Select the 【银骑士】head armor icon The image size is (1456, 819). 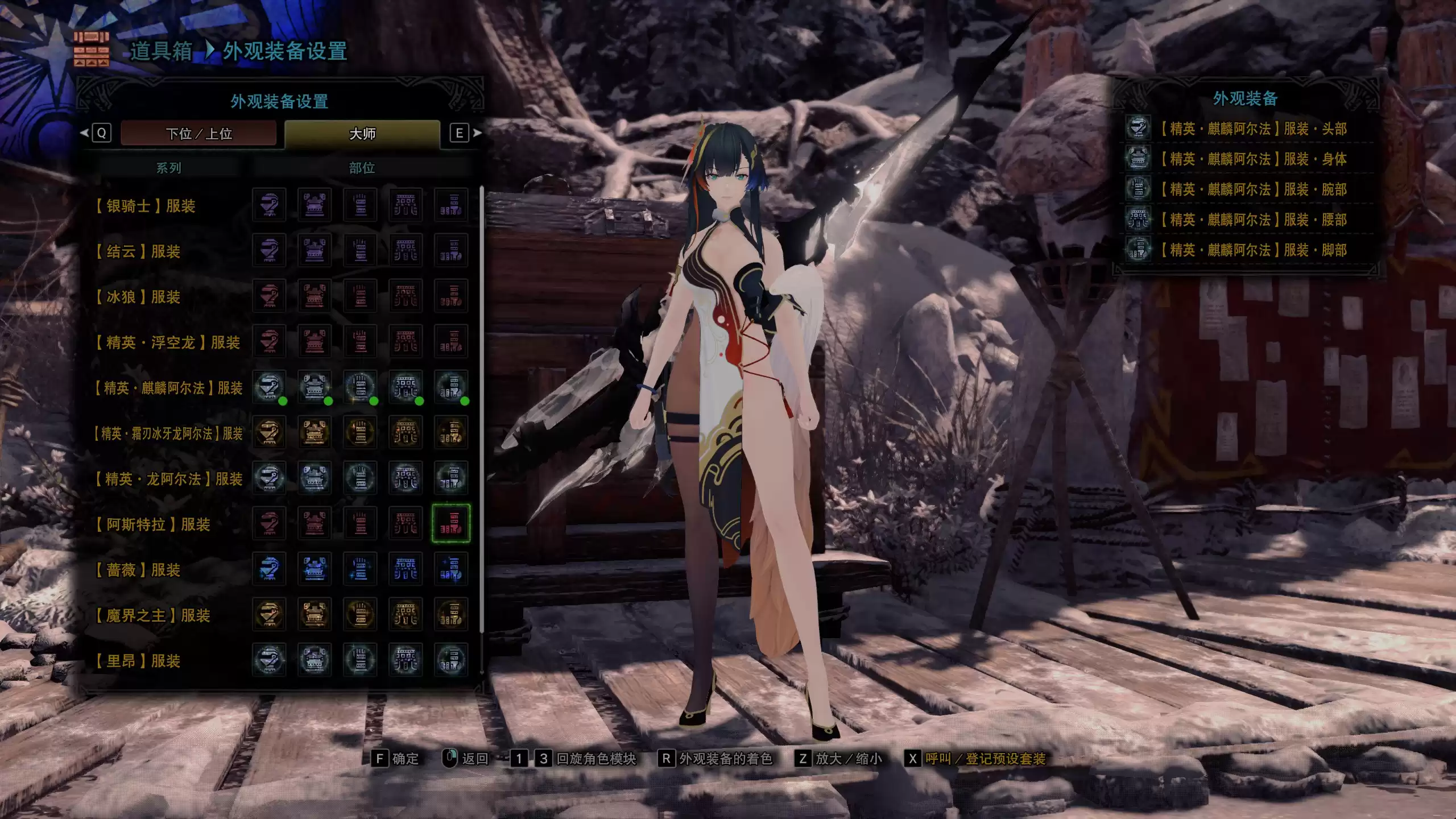pyautogui.click(x=271, y=206)
